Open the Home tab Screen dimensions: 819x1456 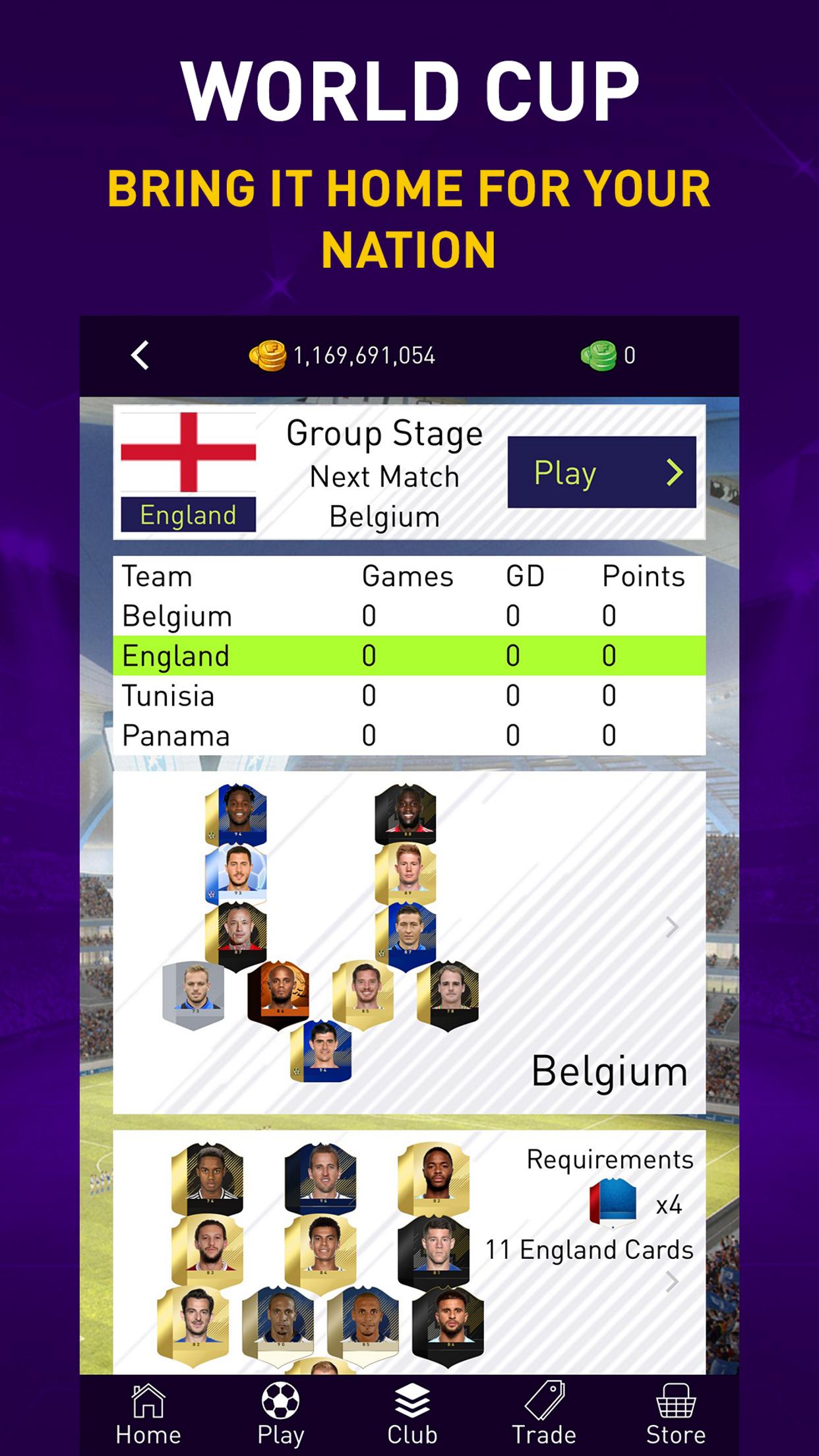(x=148, y=1415)
